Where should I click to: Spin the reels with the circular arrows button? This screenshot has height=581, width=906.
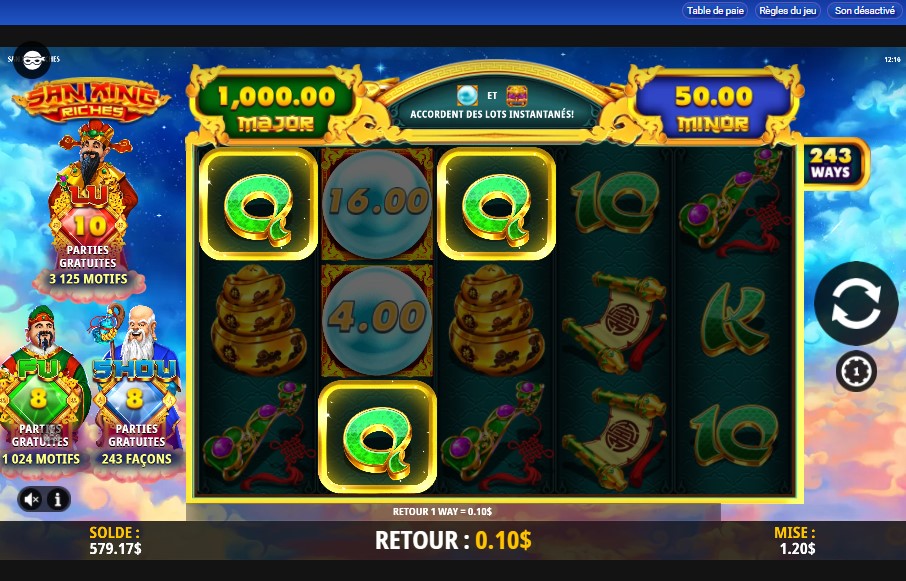855,304
